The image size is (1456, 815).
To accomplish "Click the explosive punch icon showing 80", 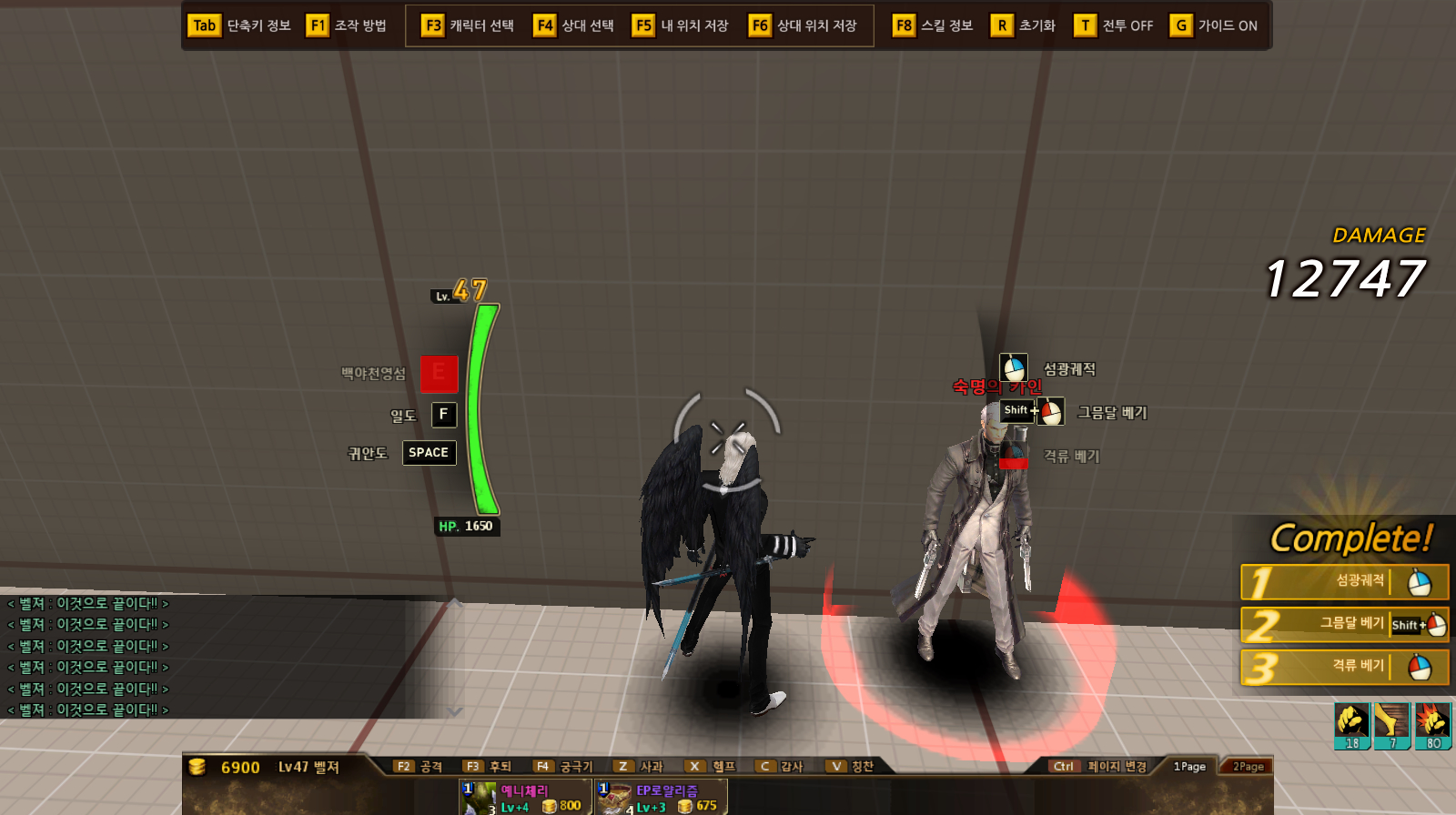I will pos(1432,725).
